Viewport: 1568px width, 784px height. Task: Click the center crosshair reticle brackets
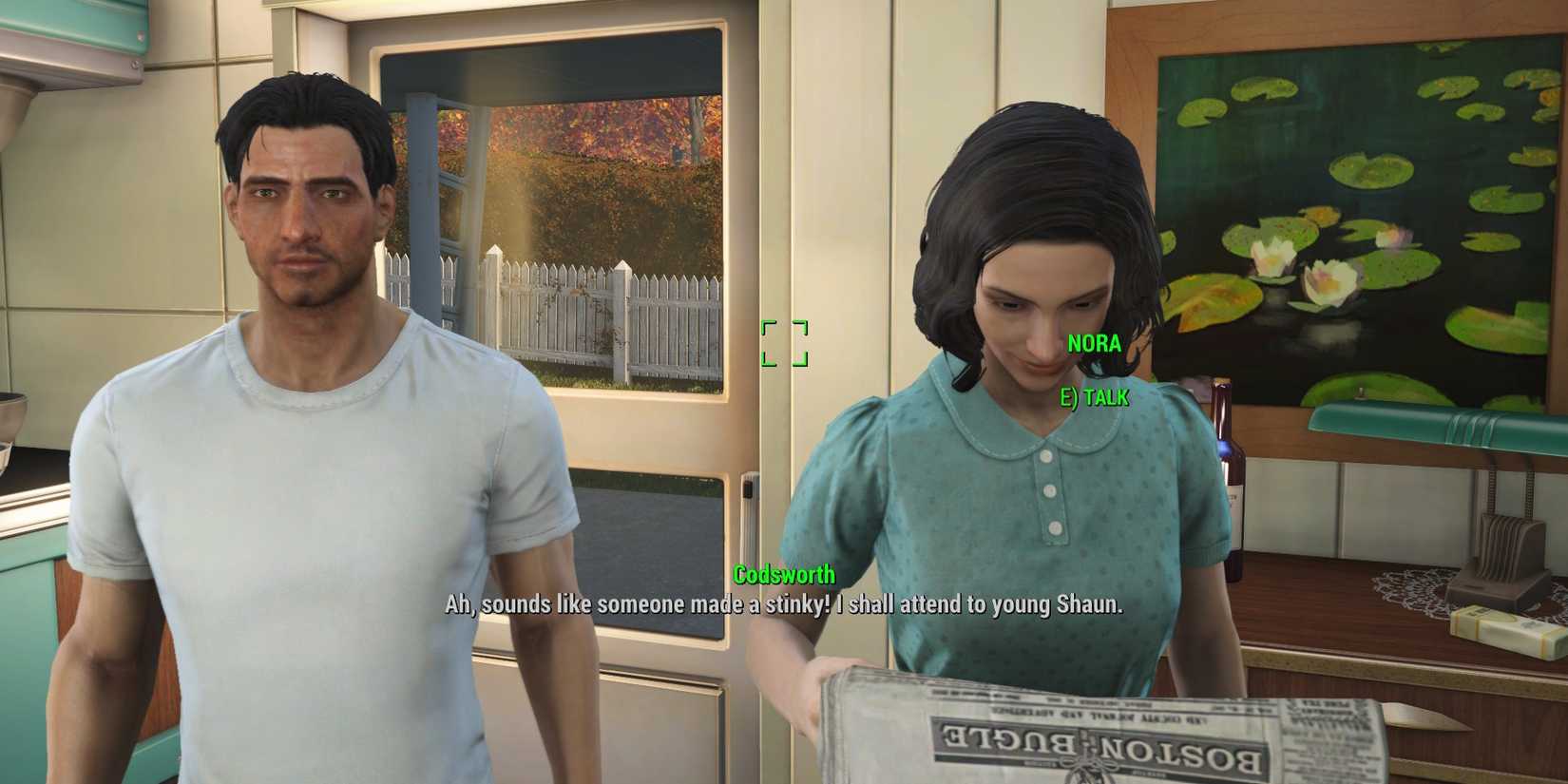click(783, 345)
